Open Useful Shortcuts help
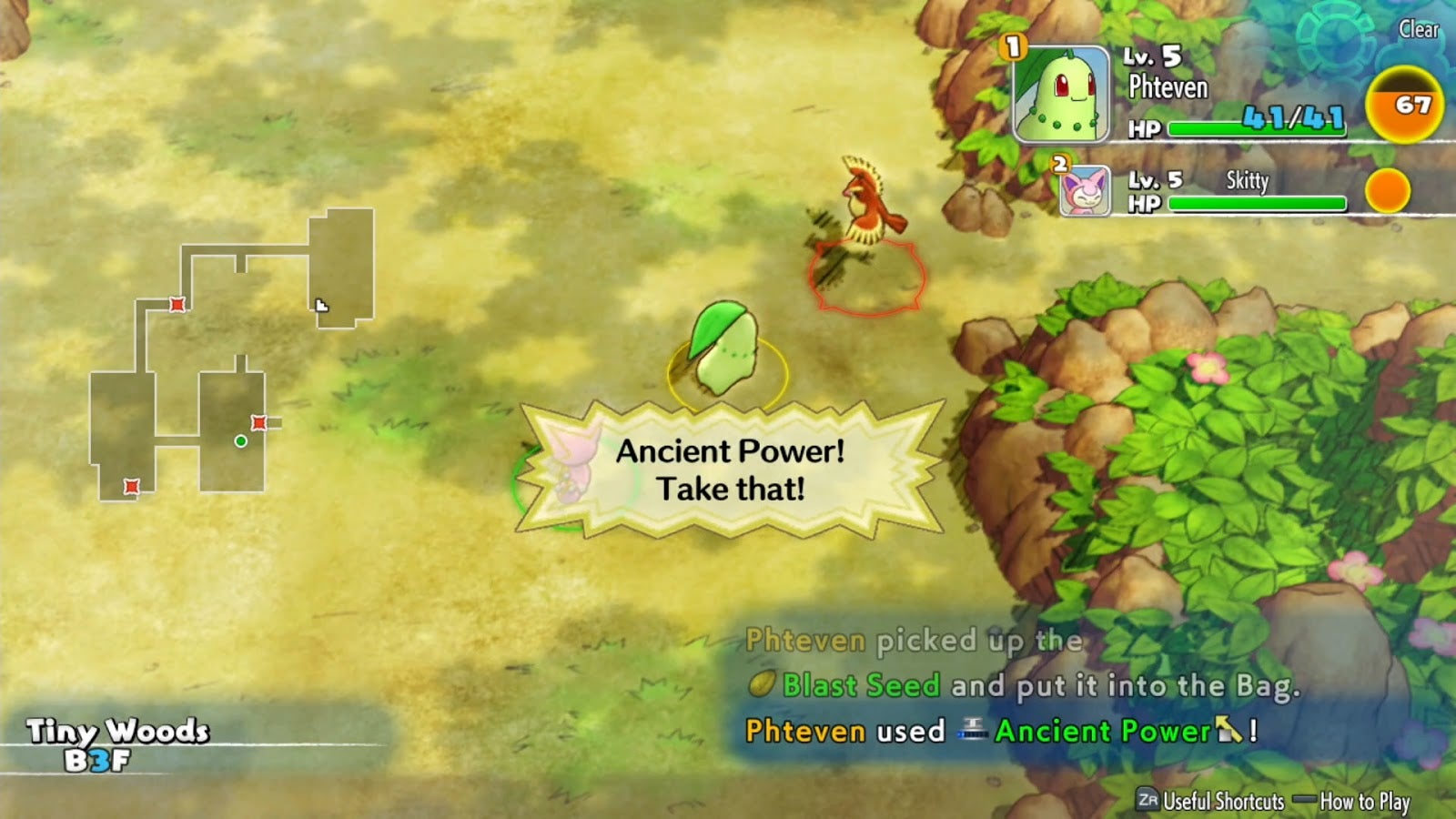Image resolution: width=1456 pixels, height=819 pixels. pos(1210,801)
